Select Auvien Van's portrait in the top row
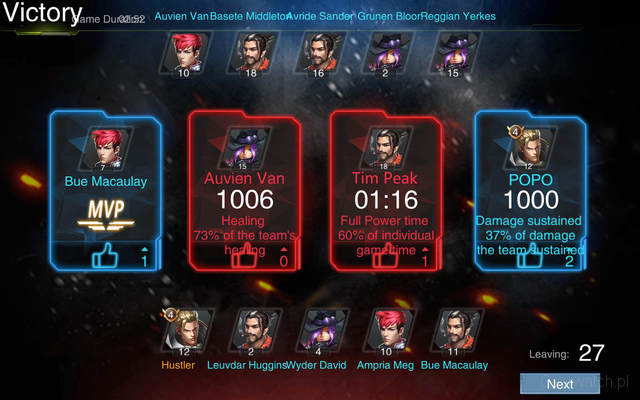 (x=183, y=51)
